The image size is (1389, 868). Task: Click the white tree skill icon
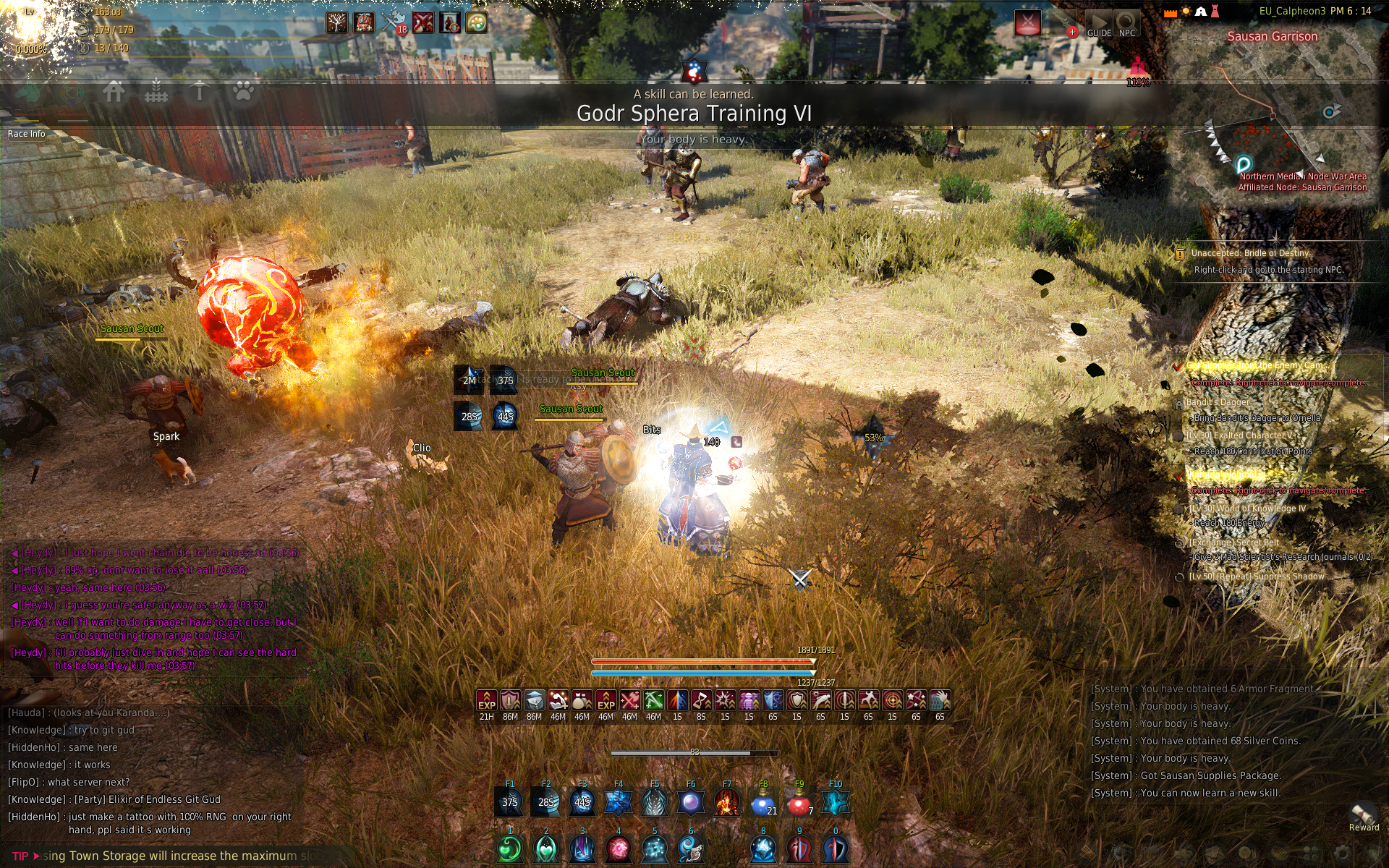click(336, 22)
